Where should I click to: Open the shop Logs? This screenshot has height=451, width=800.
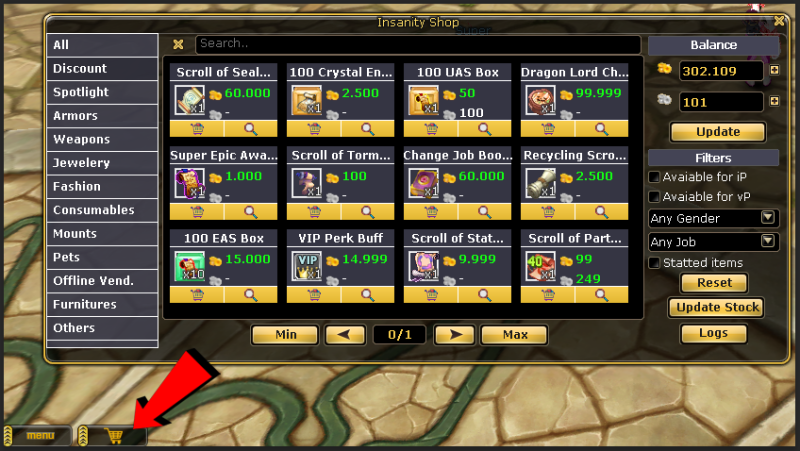point(713,333)
